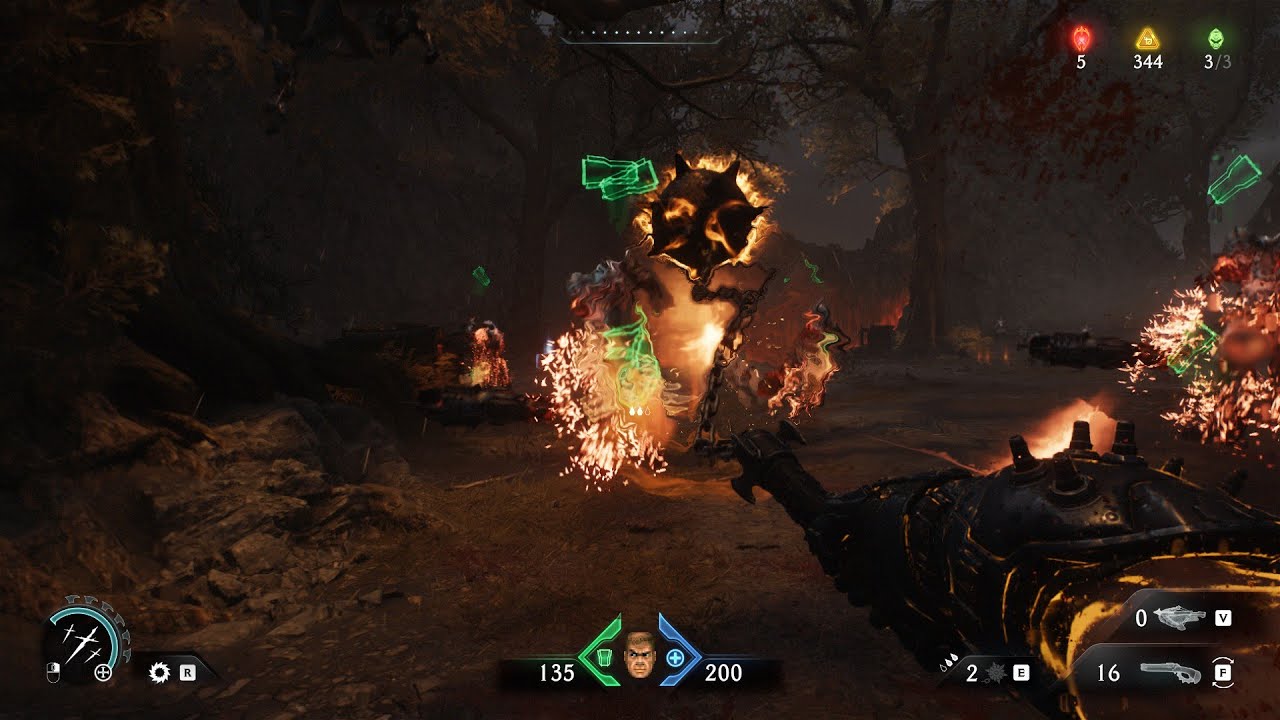This screenshot has height=720, width=1280.
Task: Click the red ruby currency icon
Action: [x=1081, y=38]
